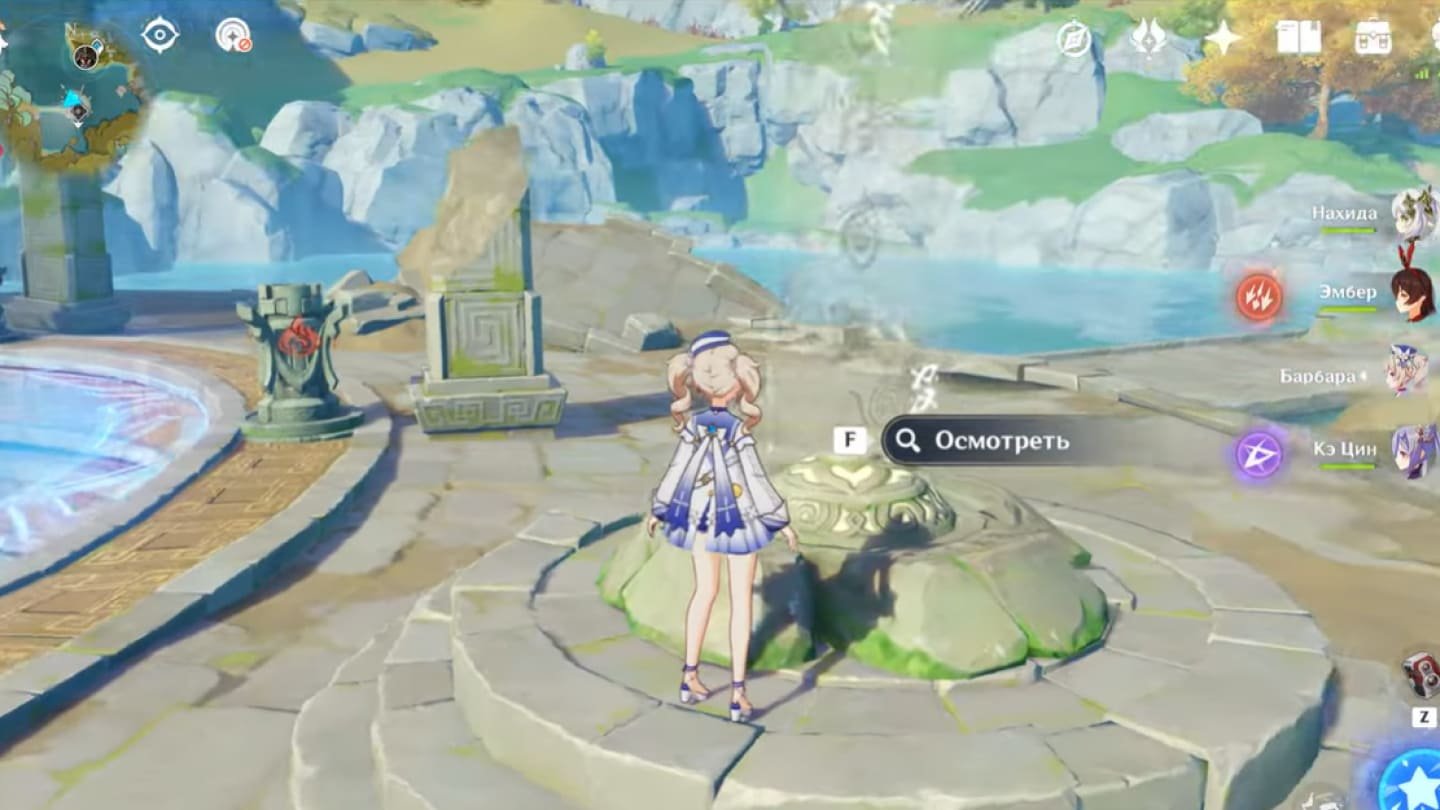Viewport: 1440px width, 810px height.
Task: Toggle the eye-shaped elemental sight icon
Action: (159, 35)
